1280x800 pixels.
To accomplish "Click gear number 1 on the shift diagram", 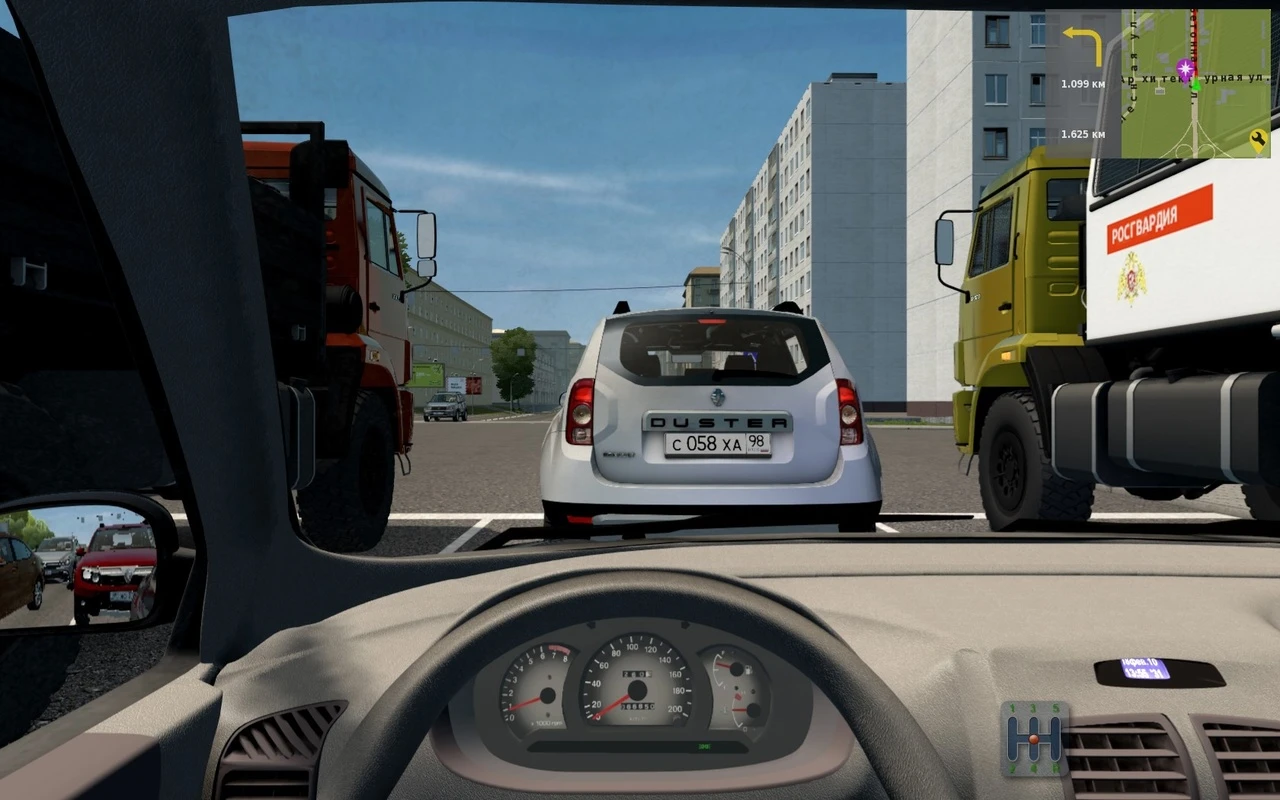I will coord(1012,708).
